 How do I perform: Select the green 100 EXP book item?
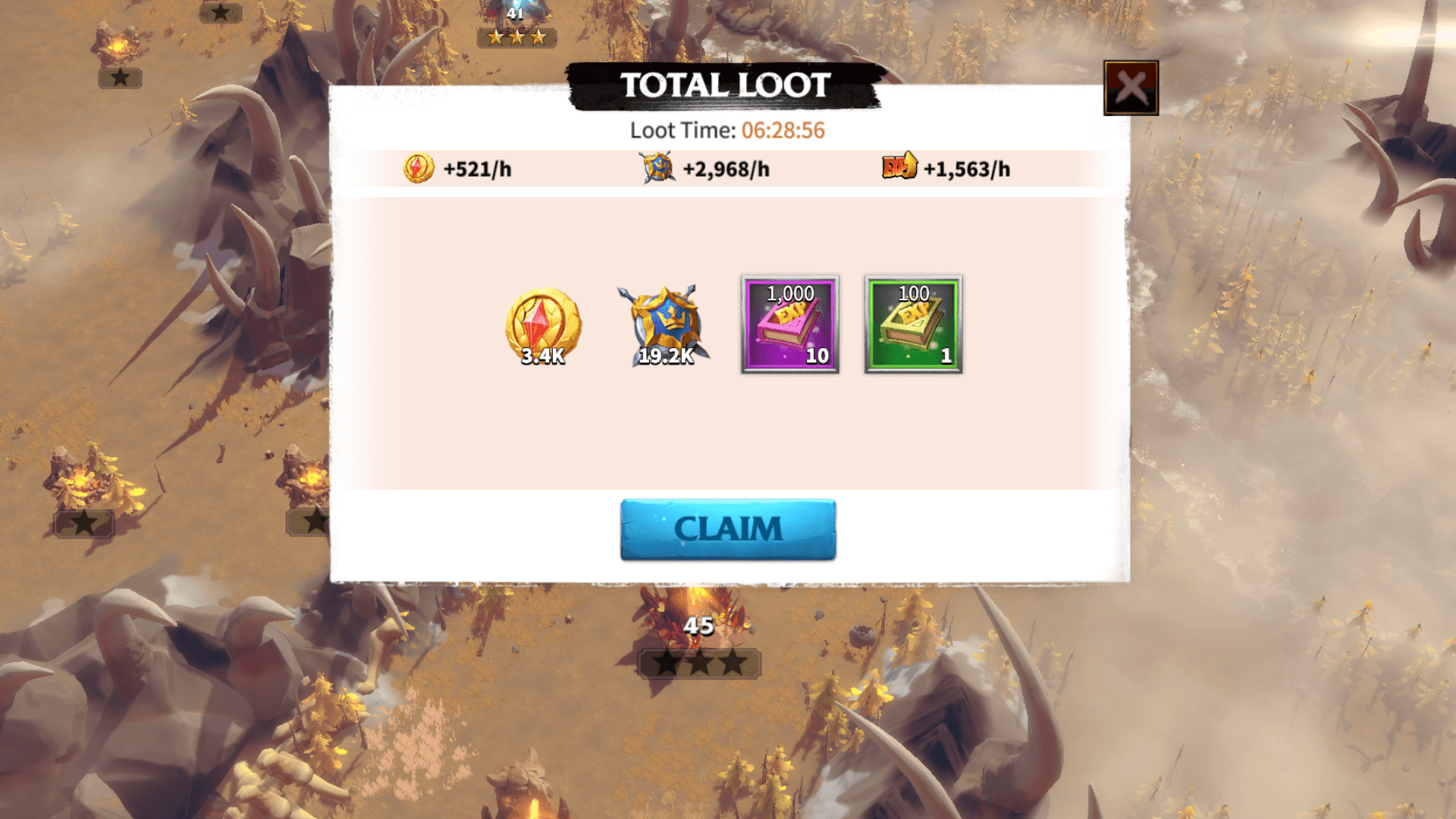(x=914, y=325)
